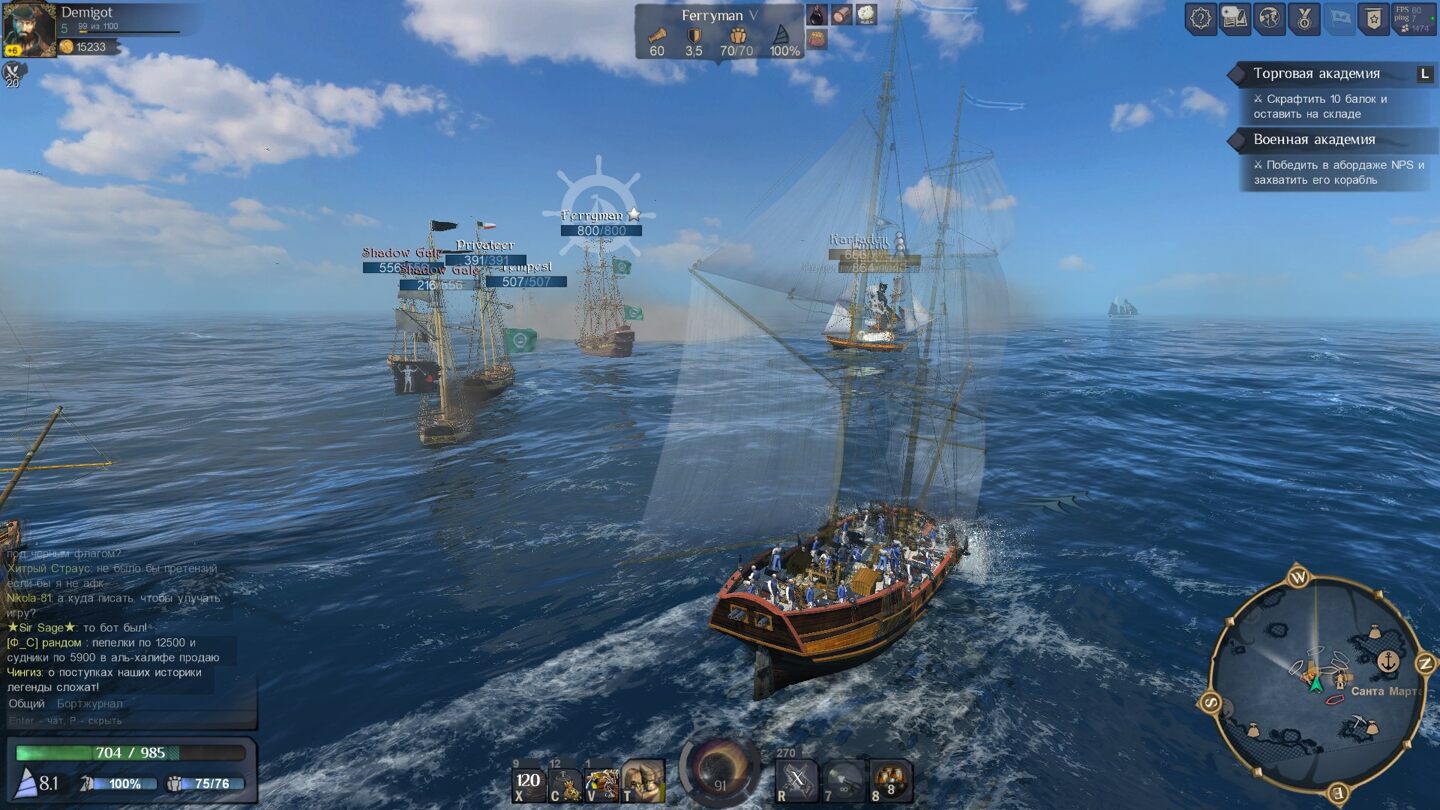This screenshot has height=810, width=1440.
Task: Activate the crew boarding ability slot
Action: [x=643, y=781]
